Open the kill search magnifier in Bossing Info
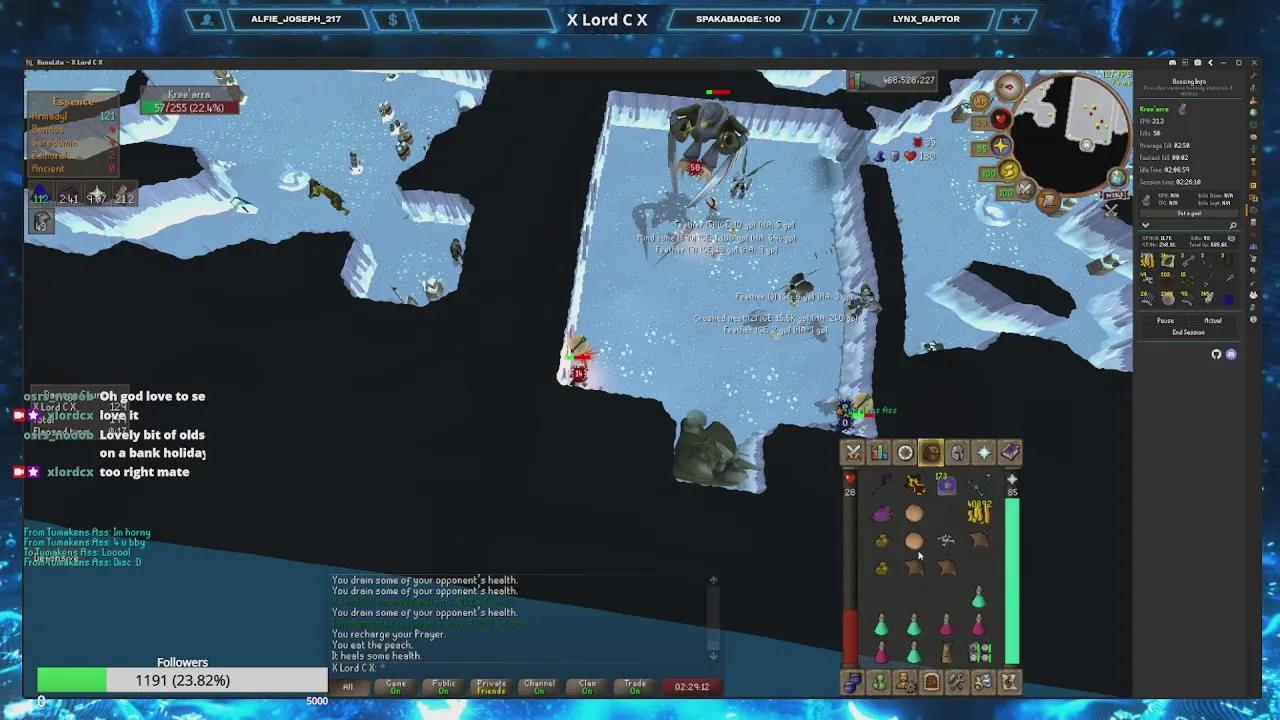Screen dimensions: 1280x720 click(1232, 224)
